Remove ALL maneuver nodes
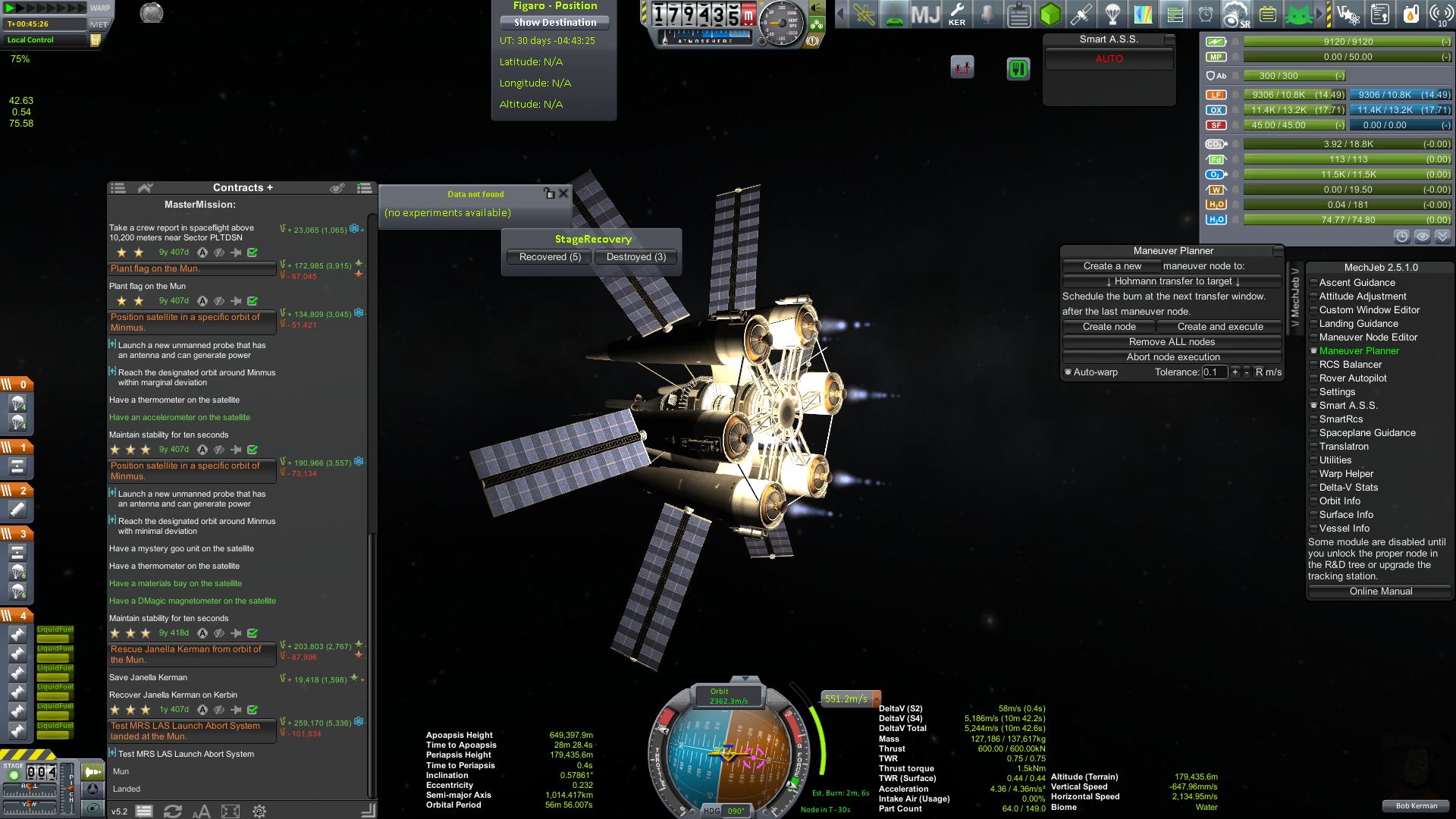Screen dimensions: 1456x819 pos(1172,342)
